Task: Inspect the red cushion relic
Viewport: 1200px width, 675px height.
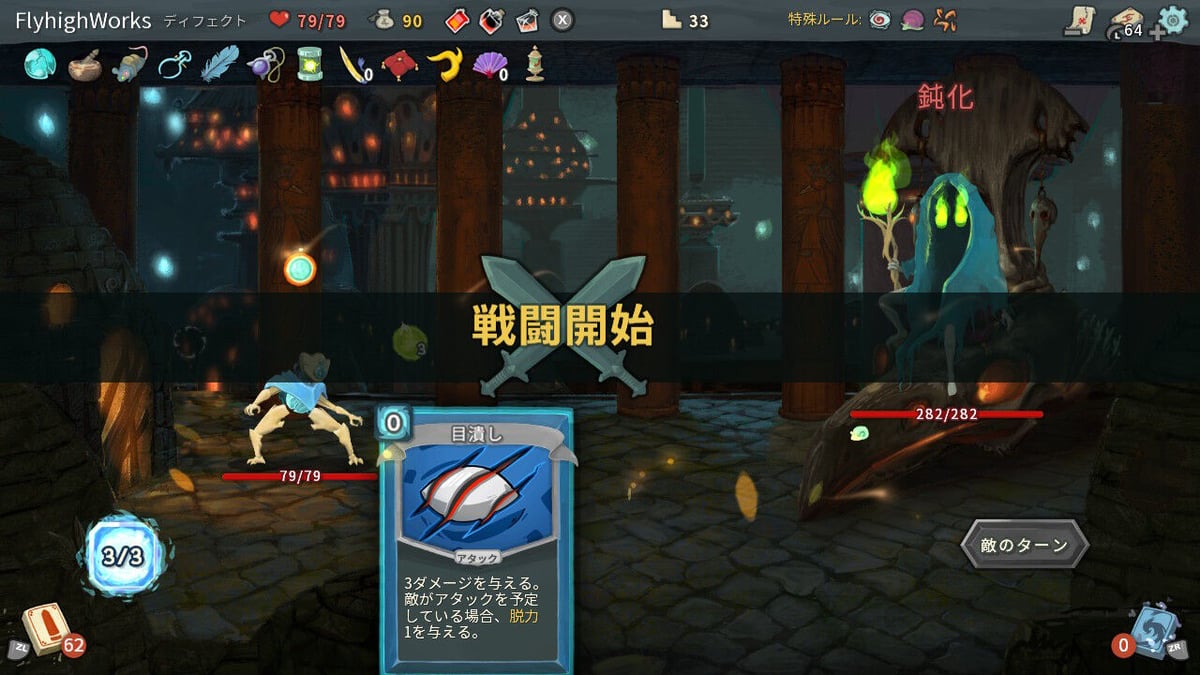Action: (x=399, y=65)
